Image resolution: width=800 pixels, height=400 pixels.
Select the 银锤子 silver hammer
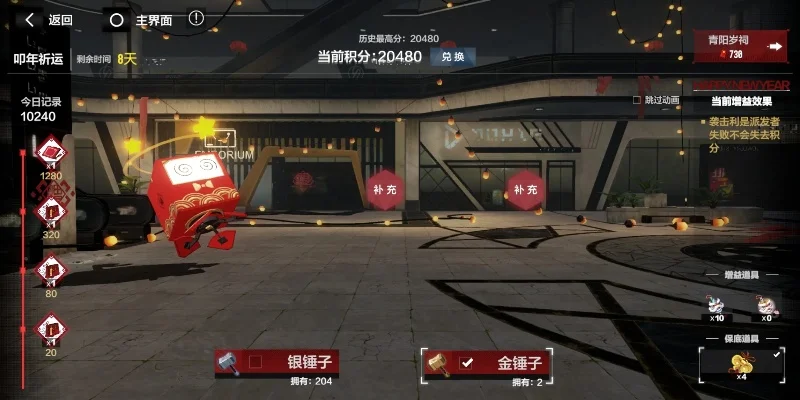coord(277,362)
